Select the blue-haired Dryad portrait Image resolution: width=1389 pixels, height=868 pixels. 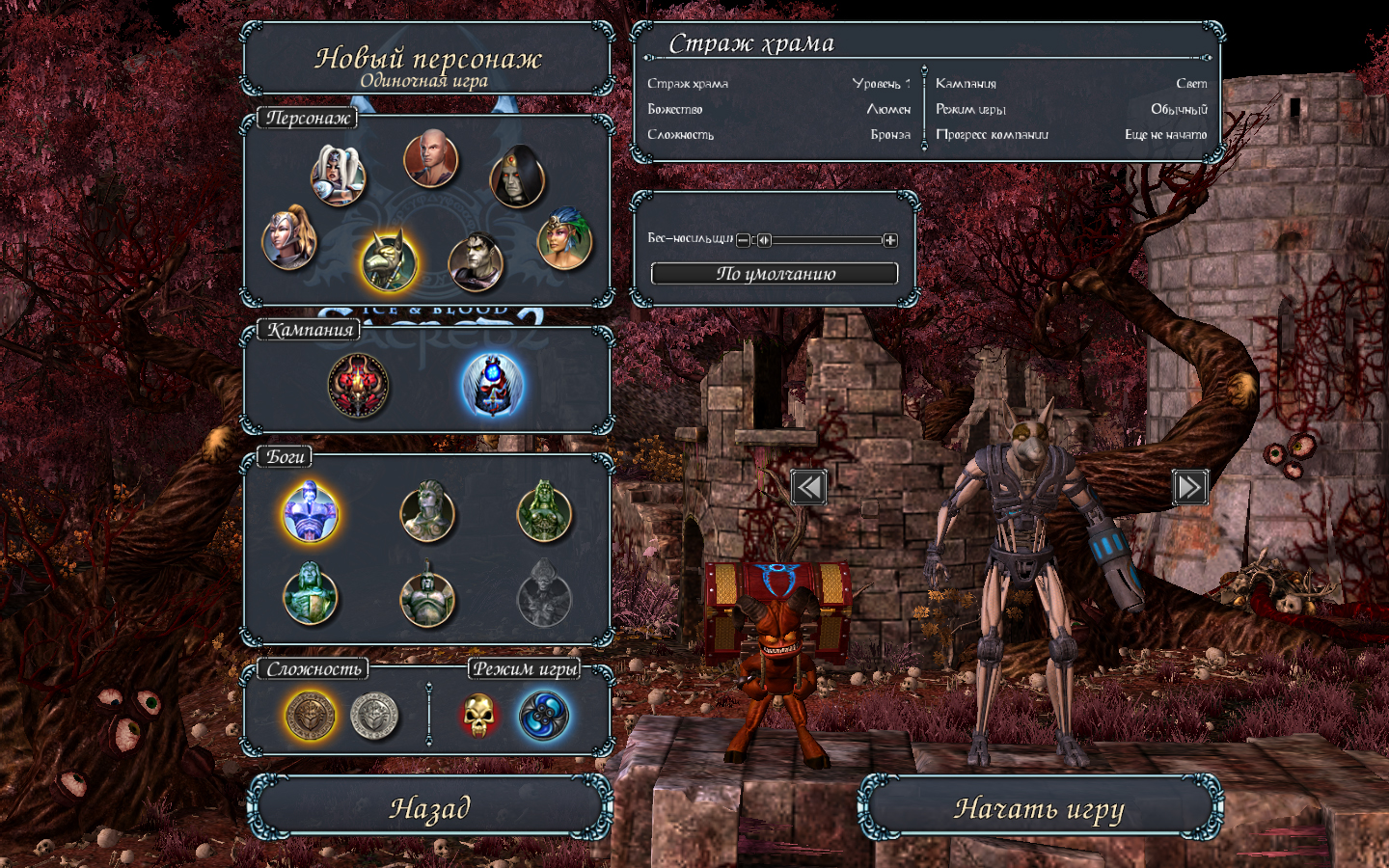[x=564, y=240]
